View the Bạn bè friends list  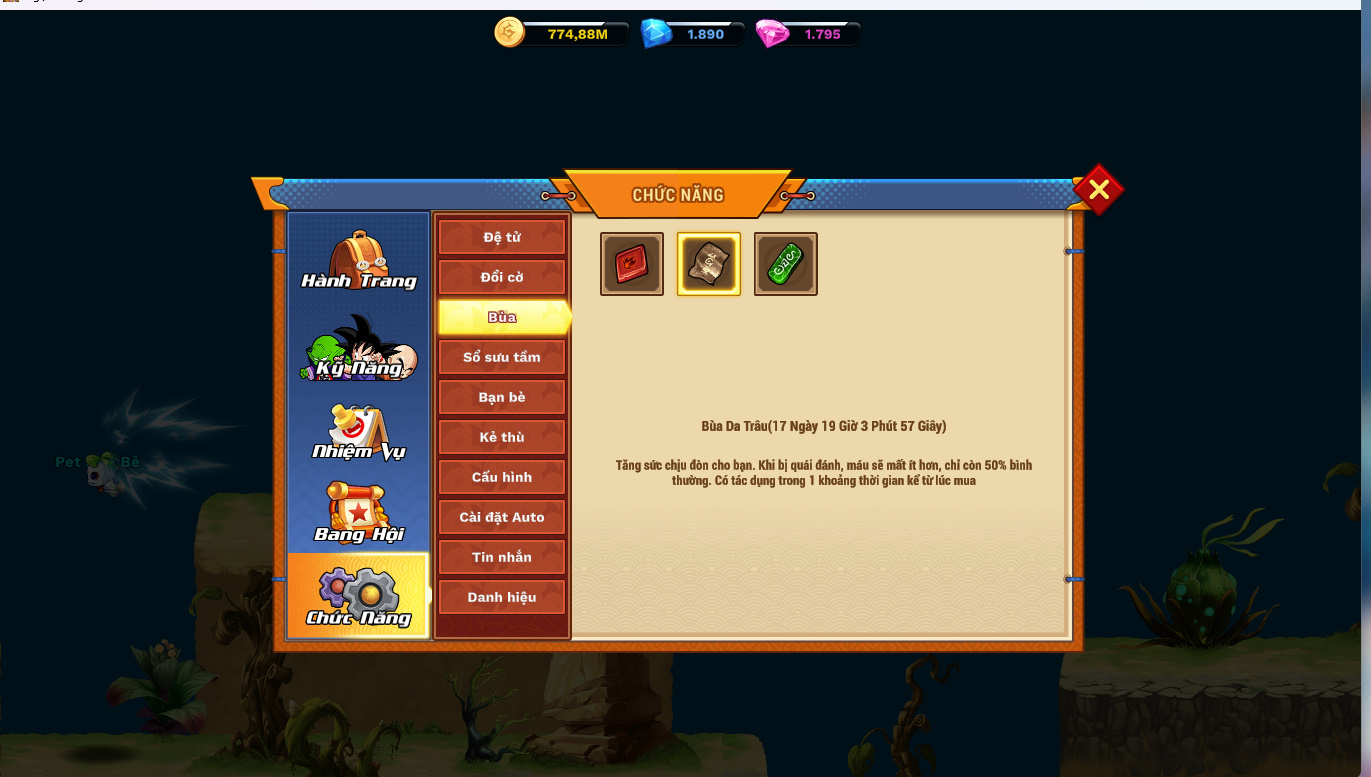pos(502,397)
